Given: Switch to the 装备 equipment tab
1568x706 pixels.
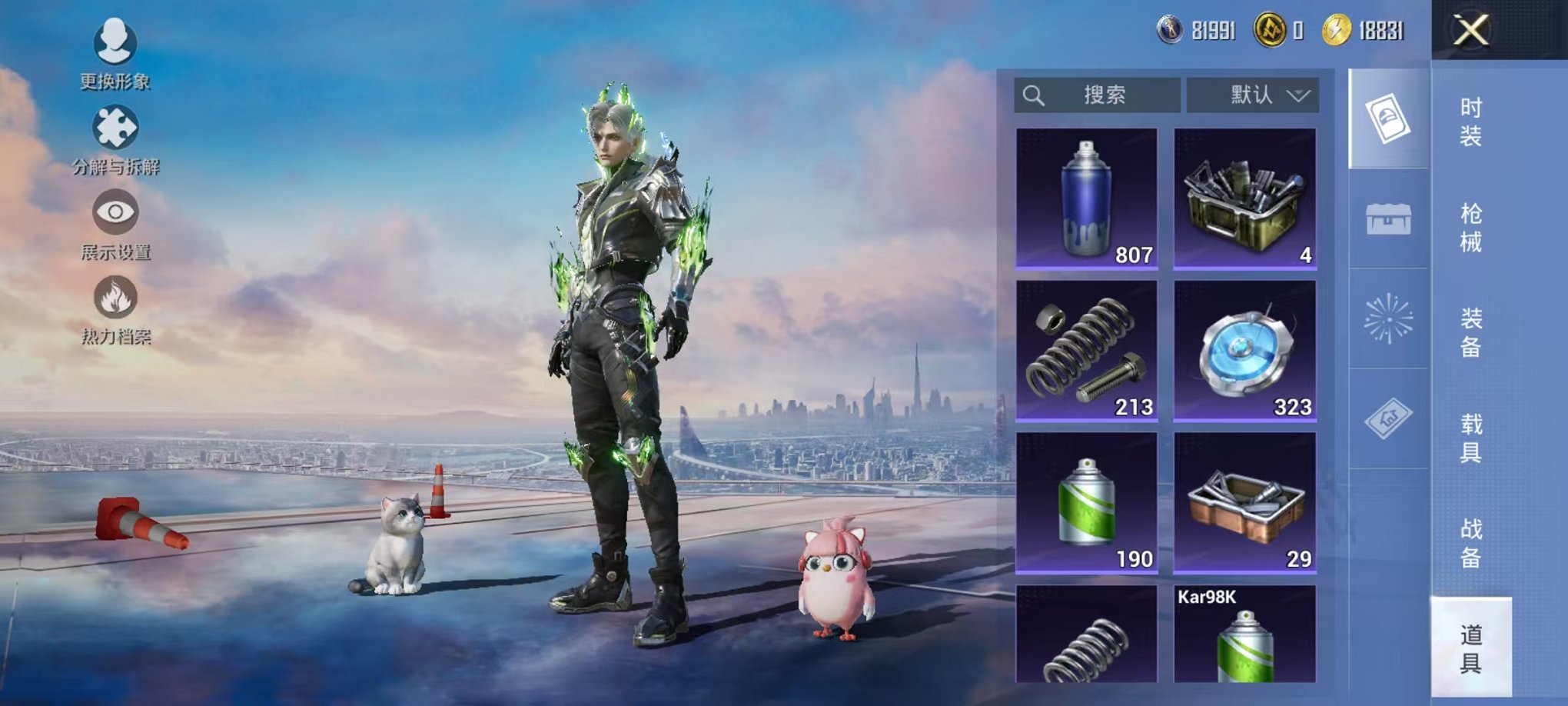Looking at the screenshot, I should pyautogui.click(x=1470, y=332).
